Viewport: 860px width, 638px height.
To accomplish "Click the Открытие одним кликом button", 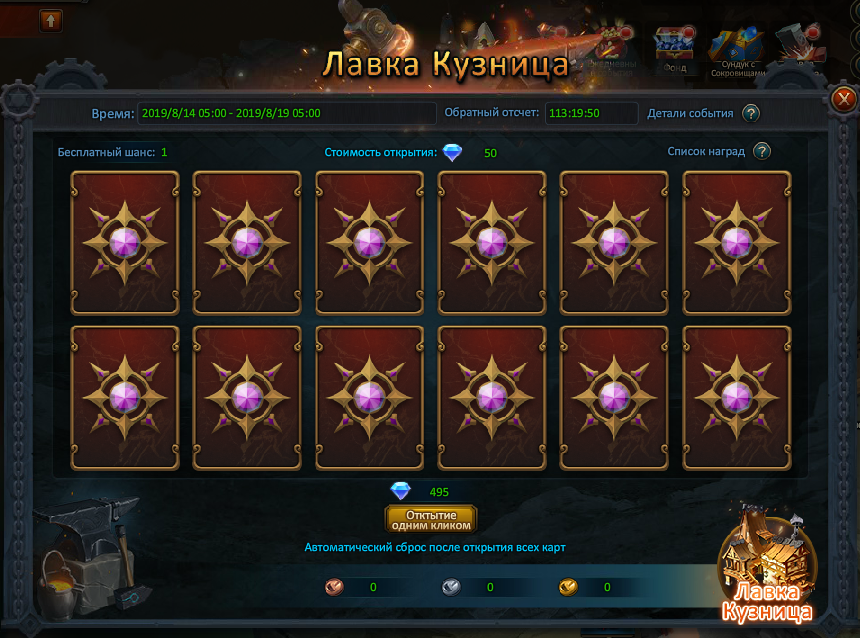I will (x=431, y=519).
